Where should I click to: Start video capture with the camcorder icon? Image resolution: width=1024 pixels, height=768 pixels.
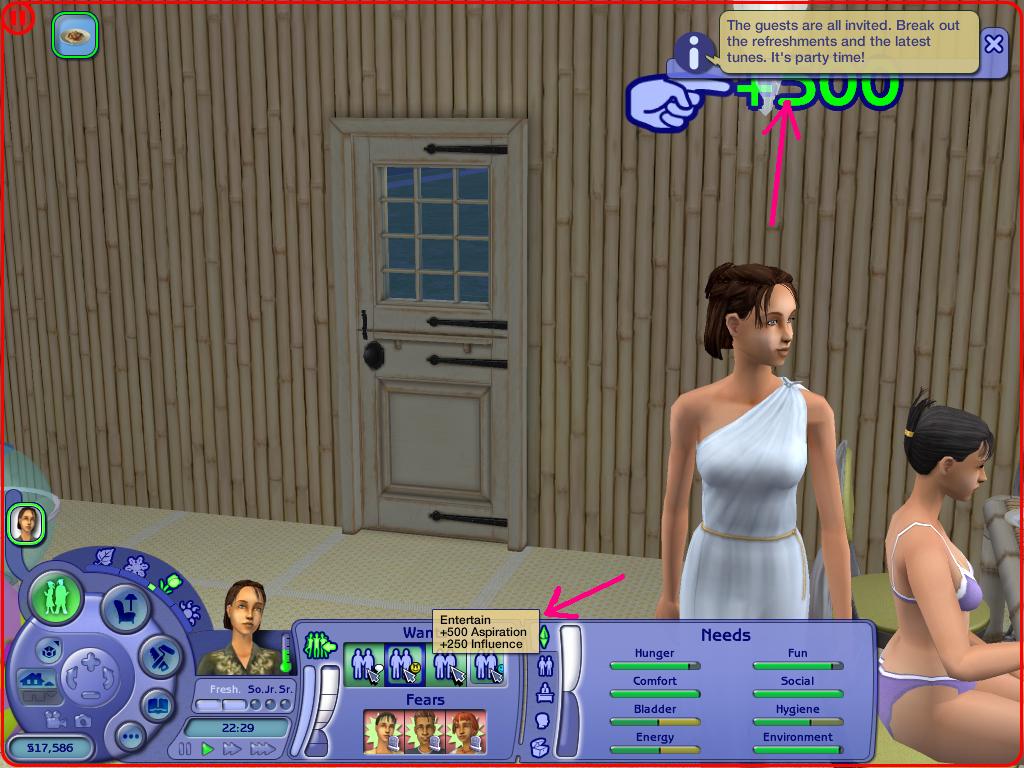click(57, 719)
